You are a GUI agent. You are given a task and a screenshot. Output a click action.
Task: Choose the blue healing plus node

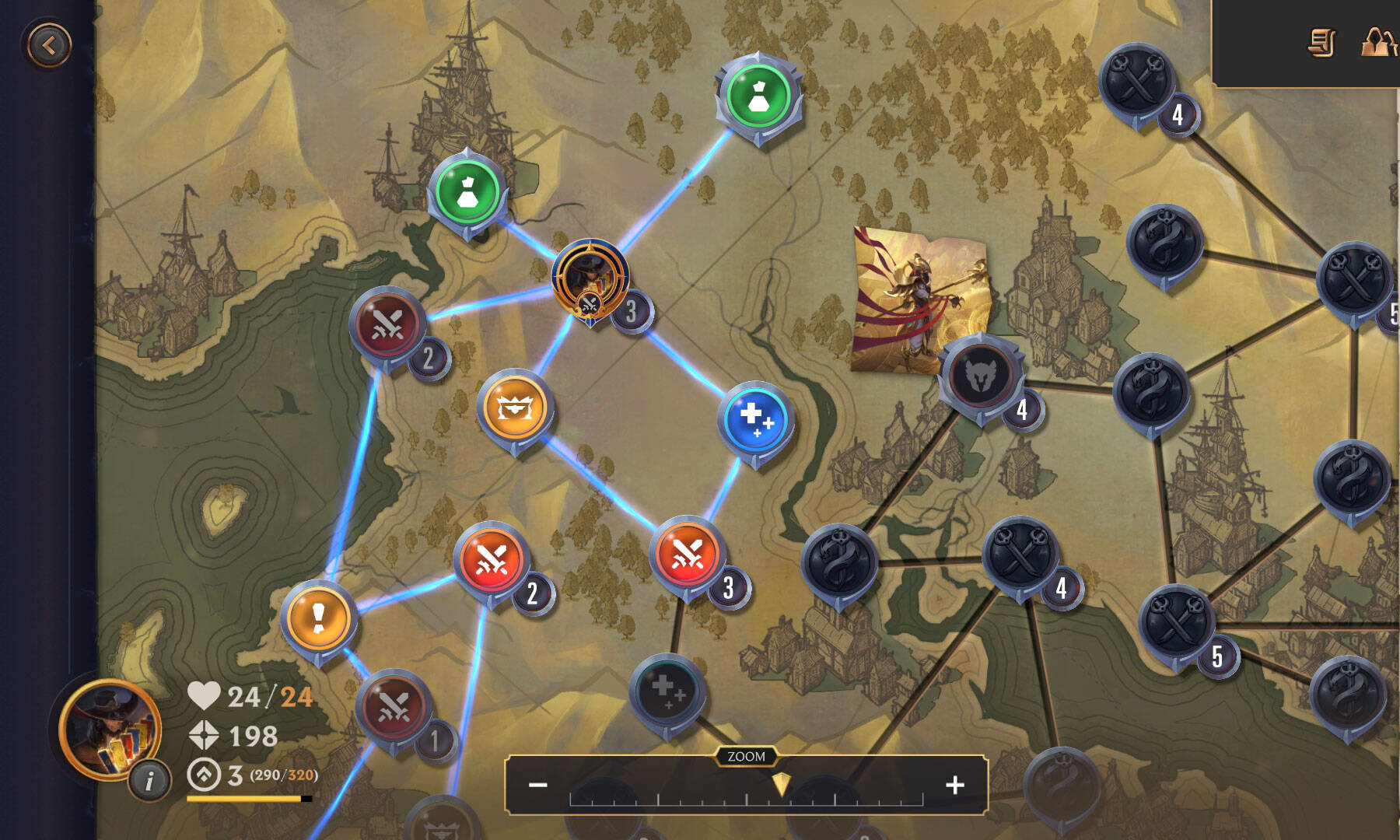pyautogui.click(x=755, y=420)
